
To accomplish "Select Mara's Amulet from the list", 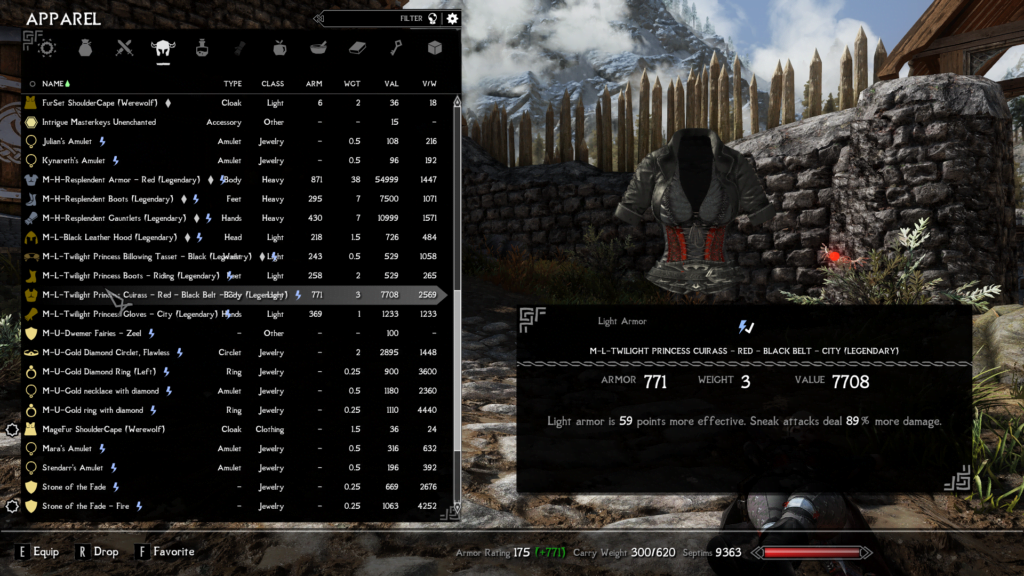I will [67, 448].
